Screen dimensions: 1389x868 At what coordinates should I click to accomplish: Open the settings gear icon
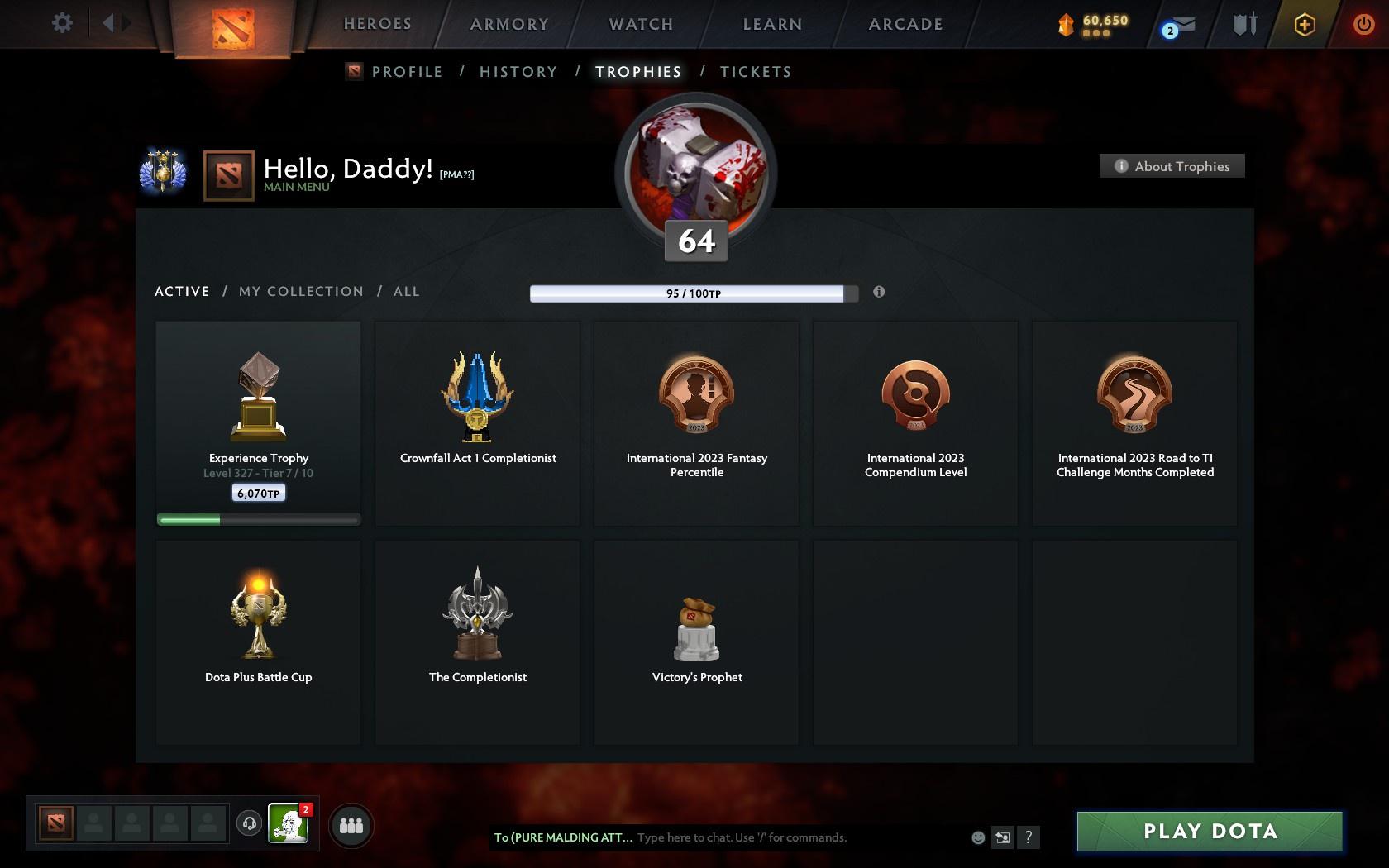(x=60, y=23)
